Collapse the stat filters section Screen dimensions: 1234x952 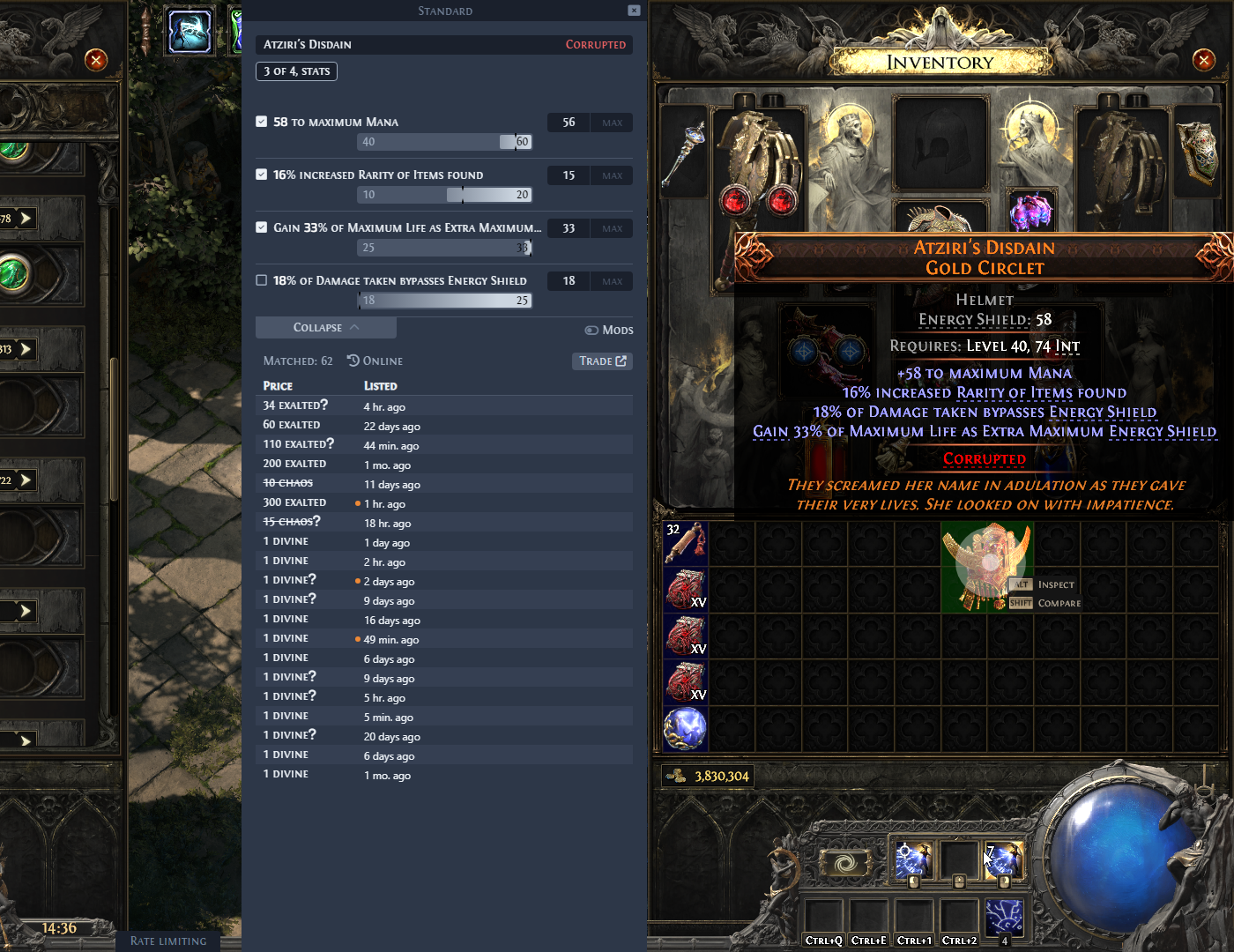[325, 327]
